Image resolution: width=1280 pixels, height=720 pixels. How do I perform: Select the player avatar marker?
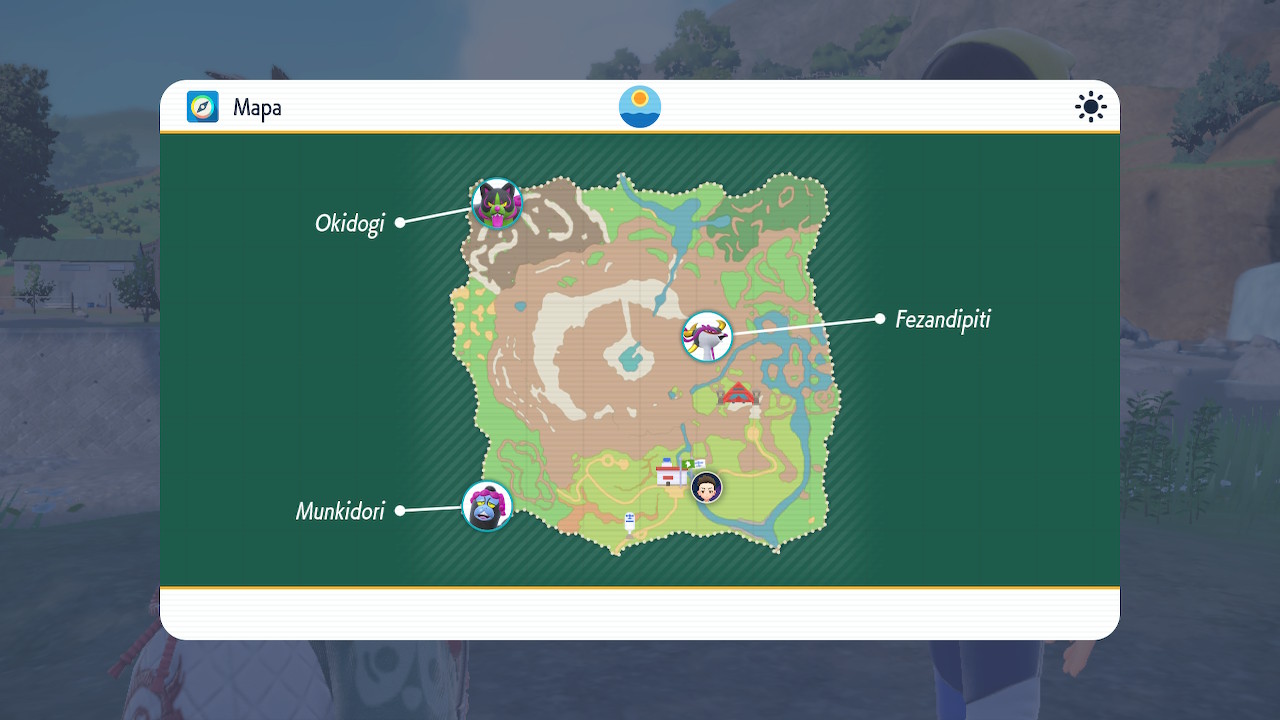[x=707, y=487]
